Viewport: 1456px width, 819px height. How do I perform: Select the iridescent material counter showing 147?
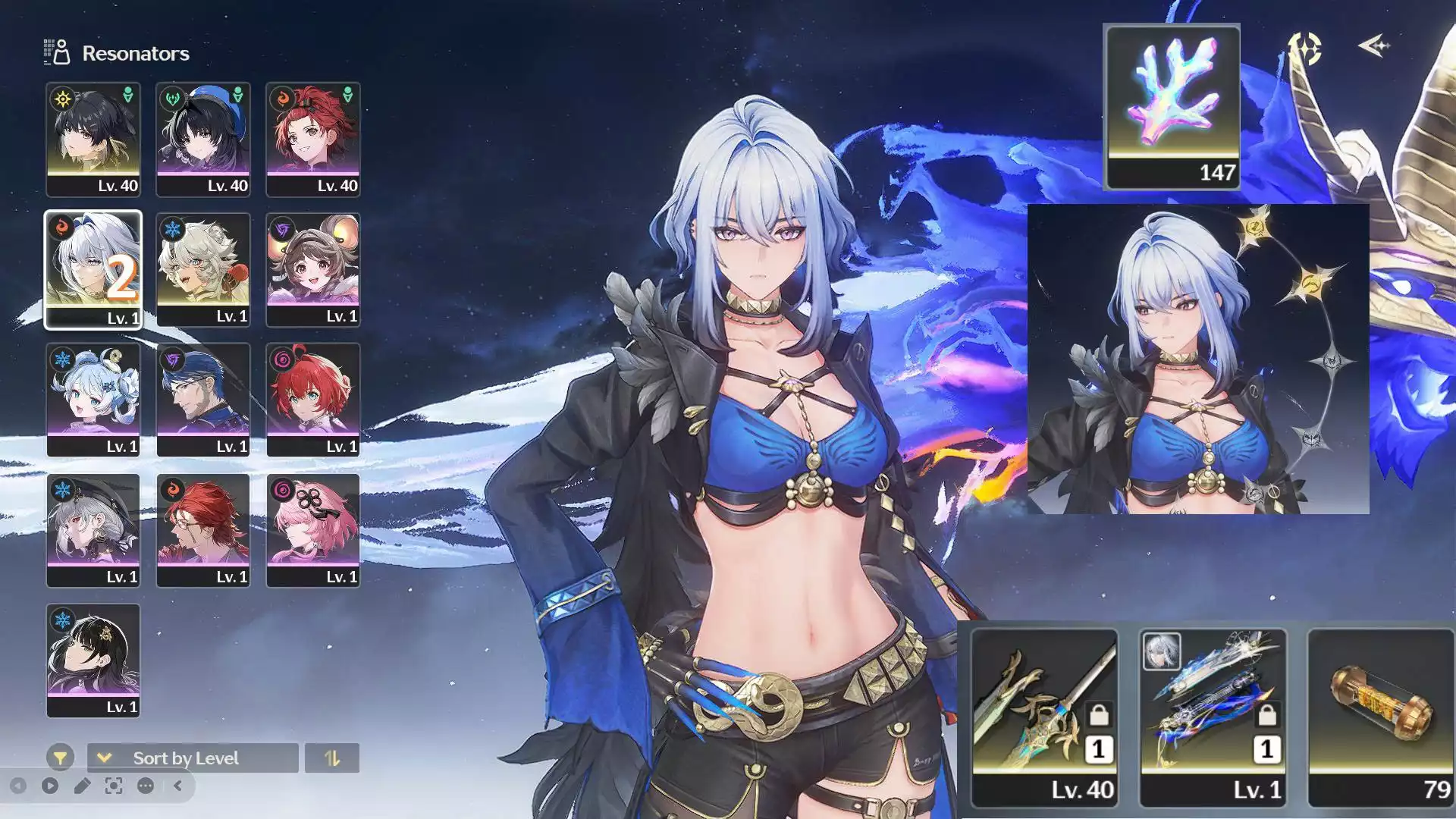click(x=1172, y=105)
